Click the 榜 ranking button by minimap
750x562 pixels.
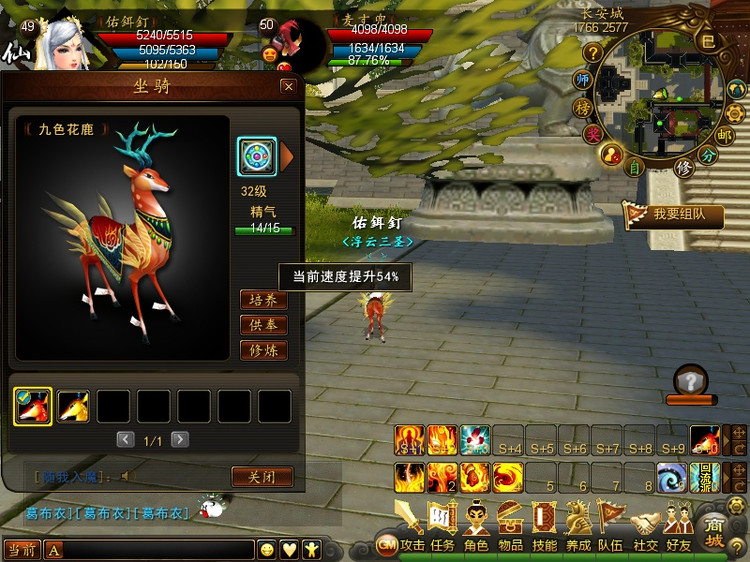583,107
